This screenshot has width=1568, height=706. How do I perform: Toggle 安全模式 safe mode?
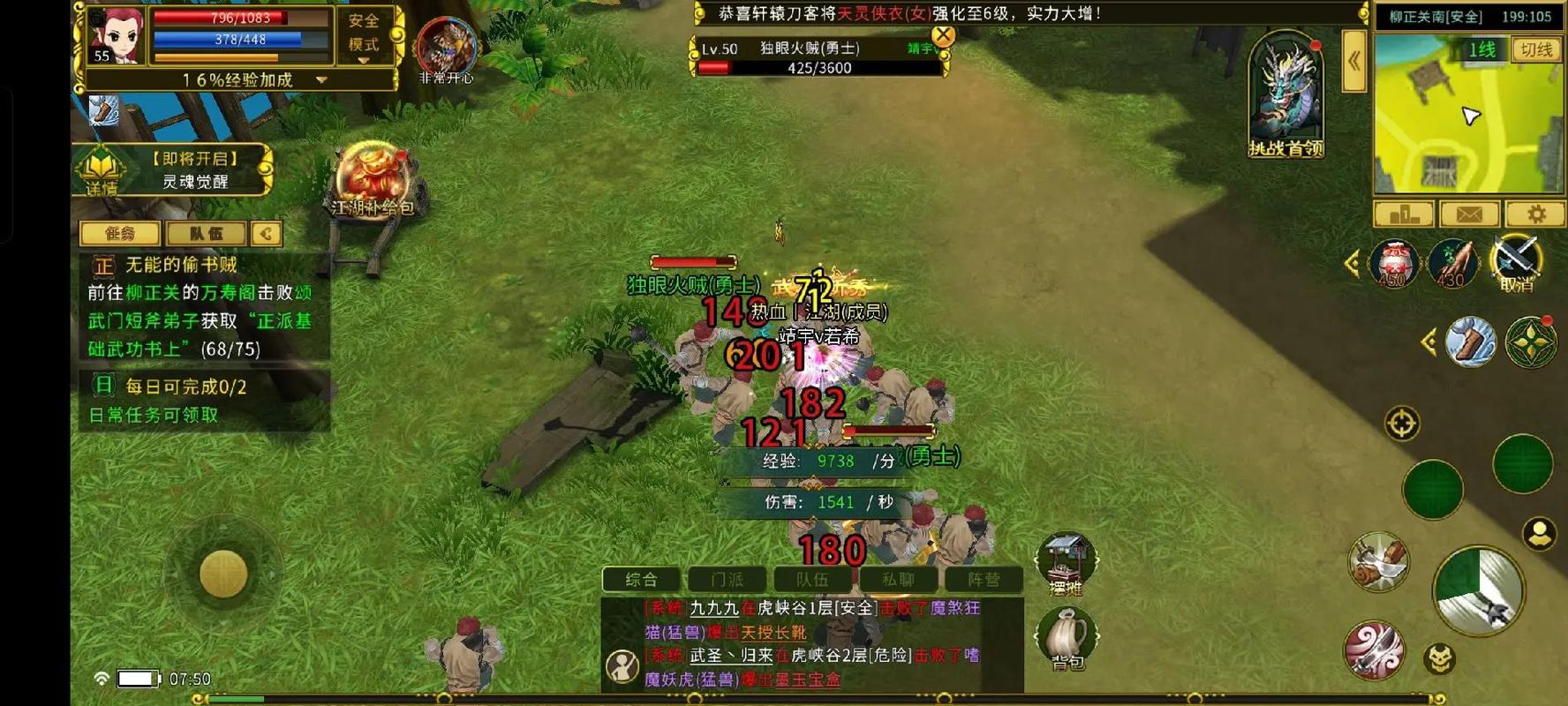[364, 37]
